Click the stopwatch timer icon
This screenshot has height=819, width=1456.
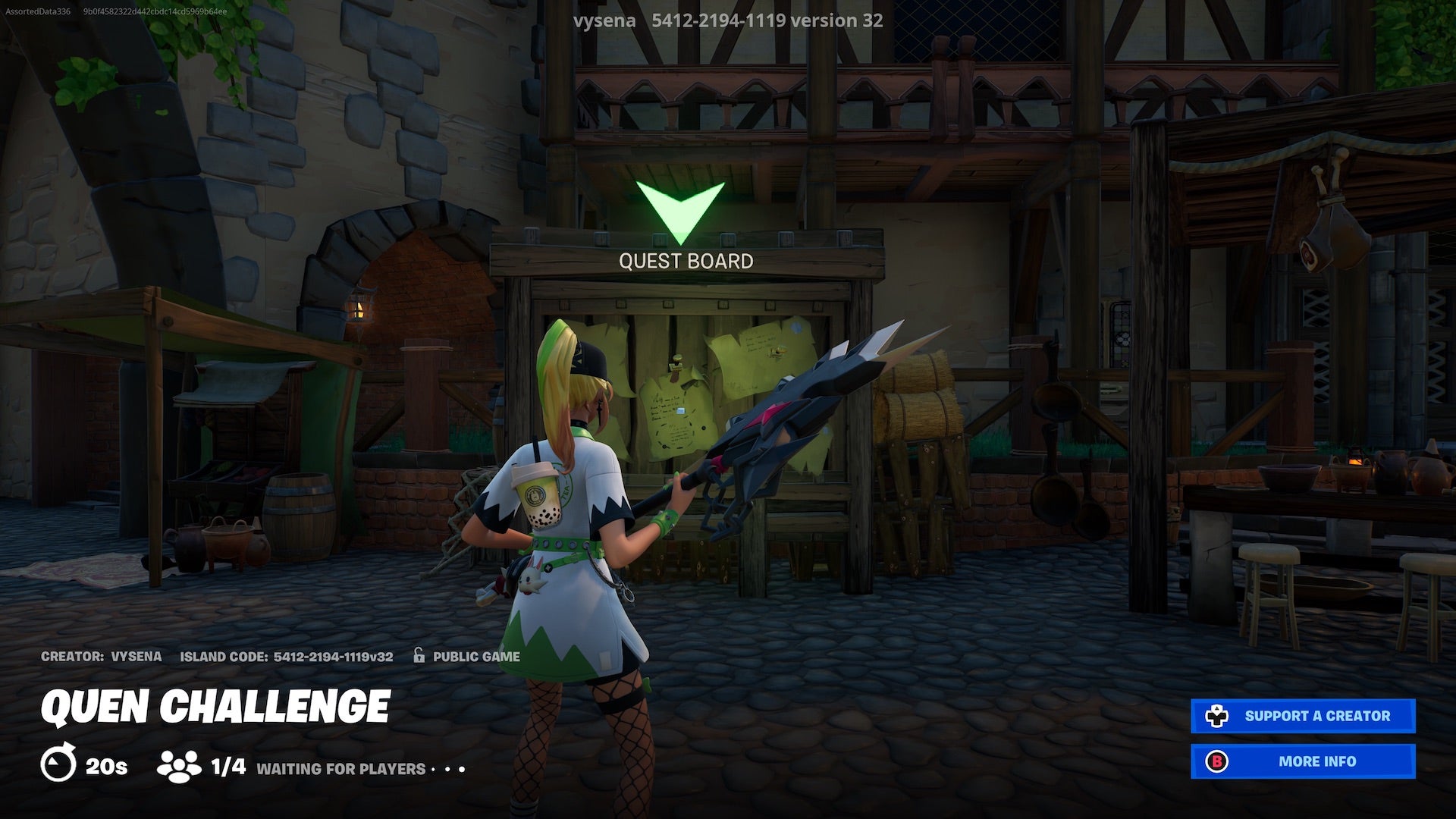[60, 766]
